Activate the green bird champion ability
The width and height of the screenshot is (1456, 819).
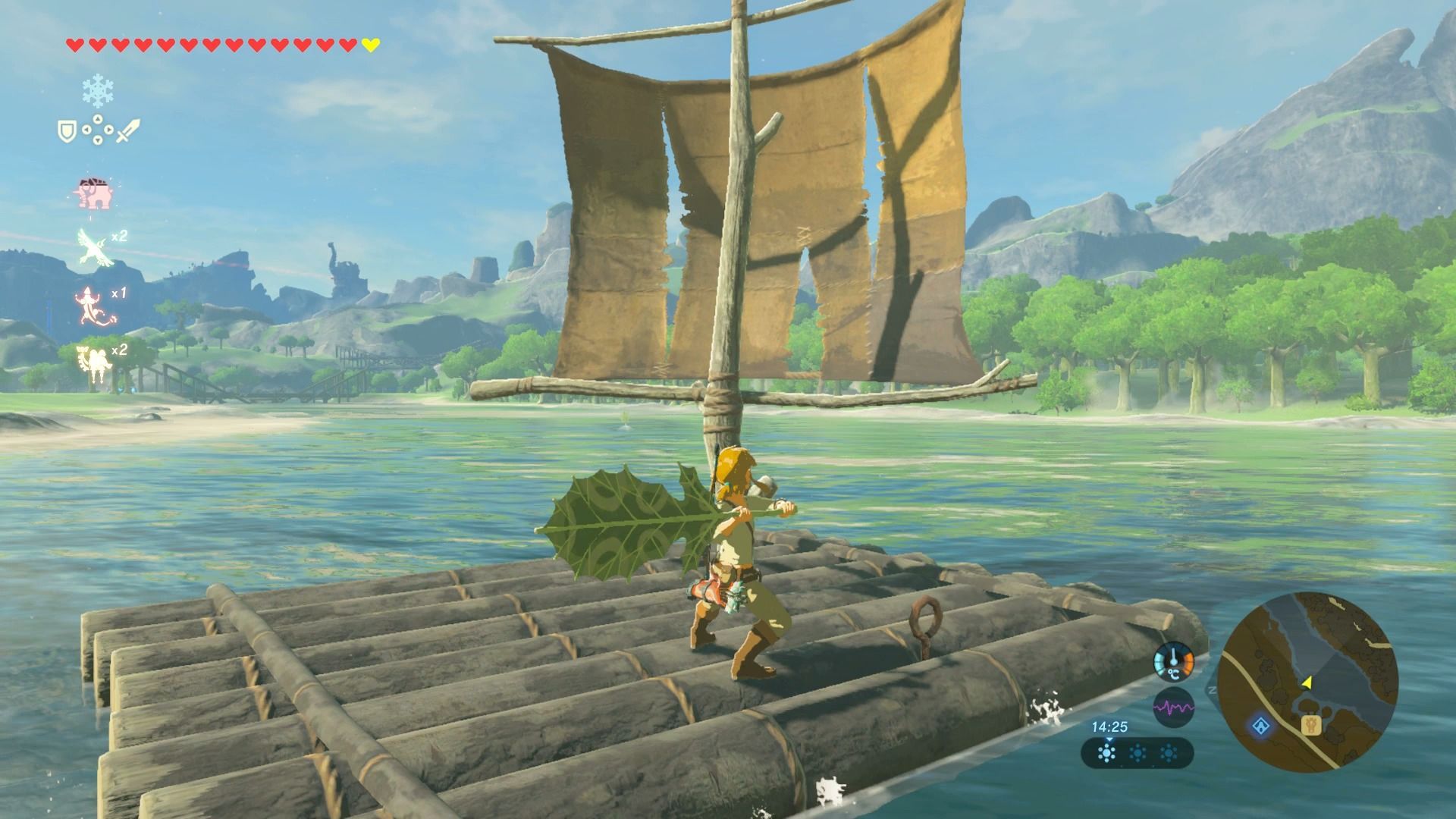point(93,245)
